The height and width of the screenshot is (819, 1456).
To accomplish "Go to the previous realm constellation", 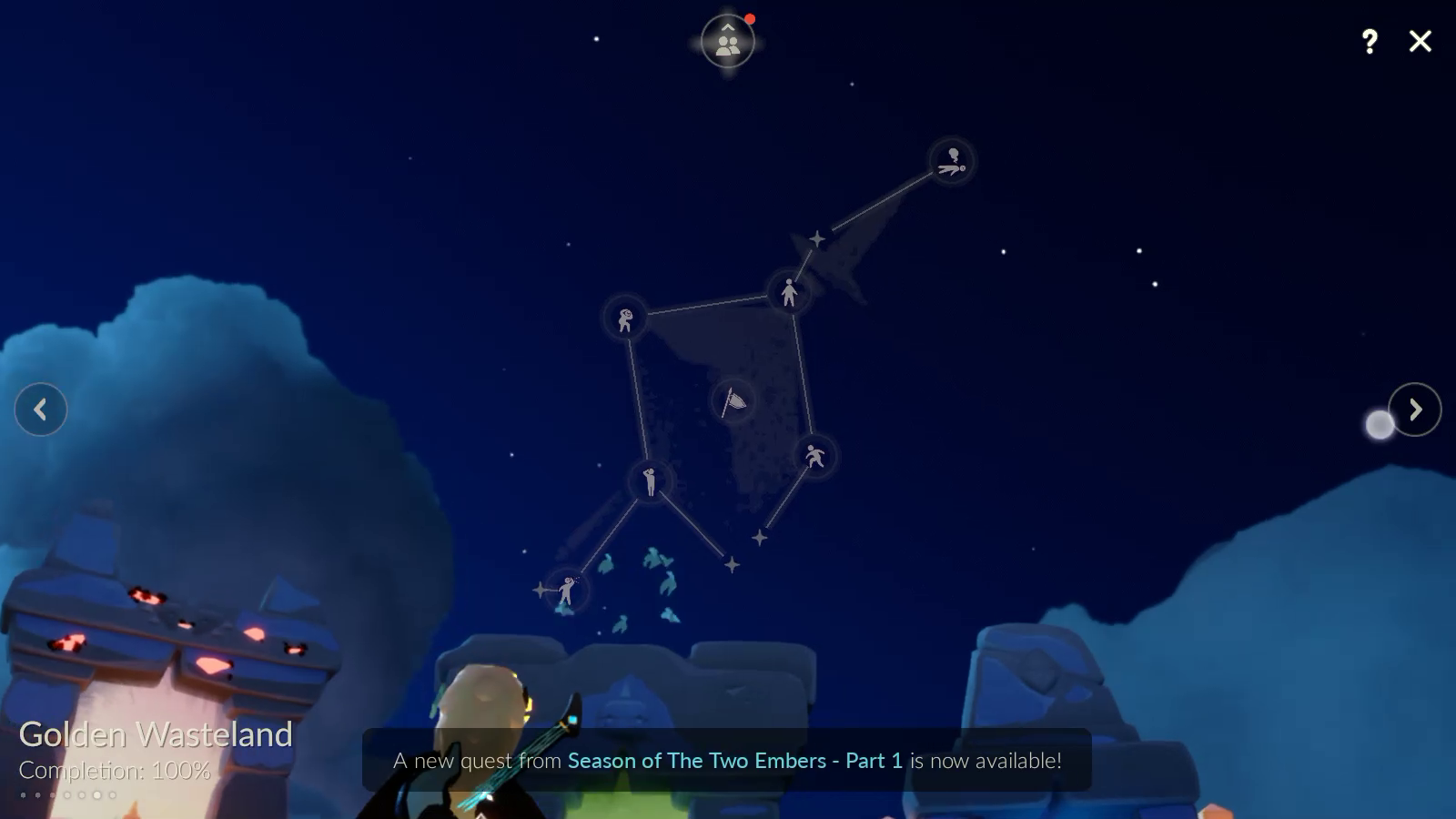I will pos(41,409).
